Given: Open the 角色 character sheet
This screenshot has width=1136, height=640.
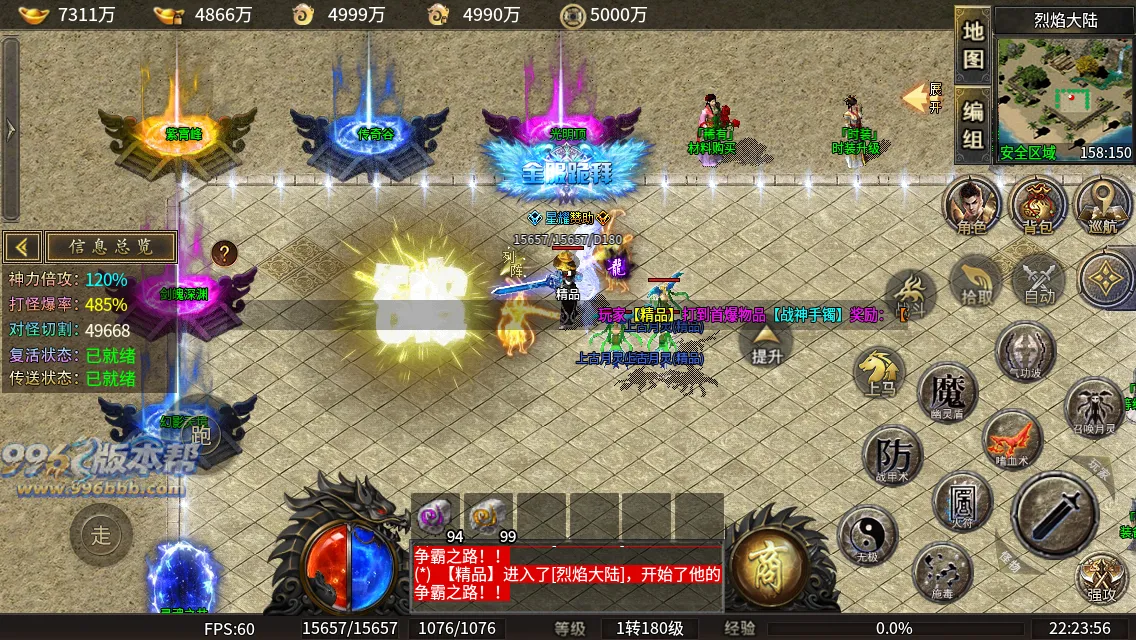Looking at the screenshot, I should click(973, 206).
